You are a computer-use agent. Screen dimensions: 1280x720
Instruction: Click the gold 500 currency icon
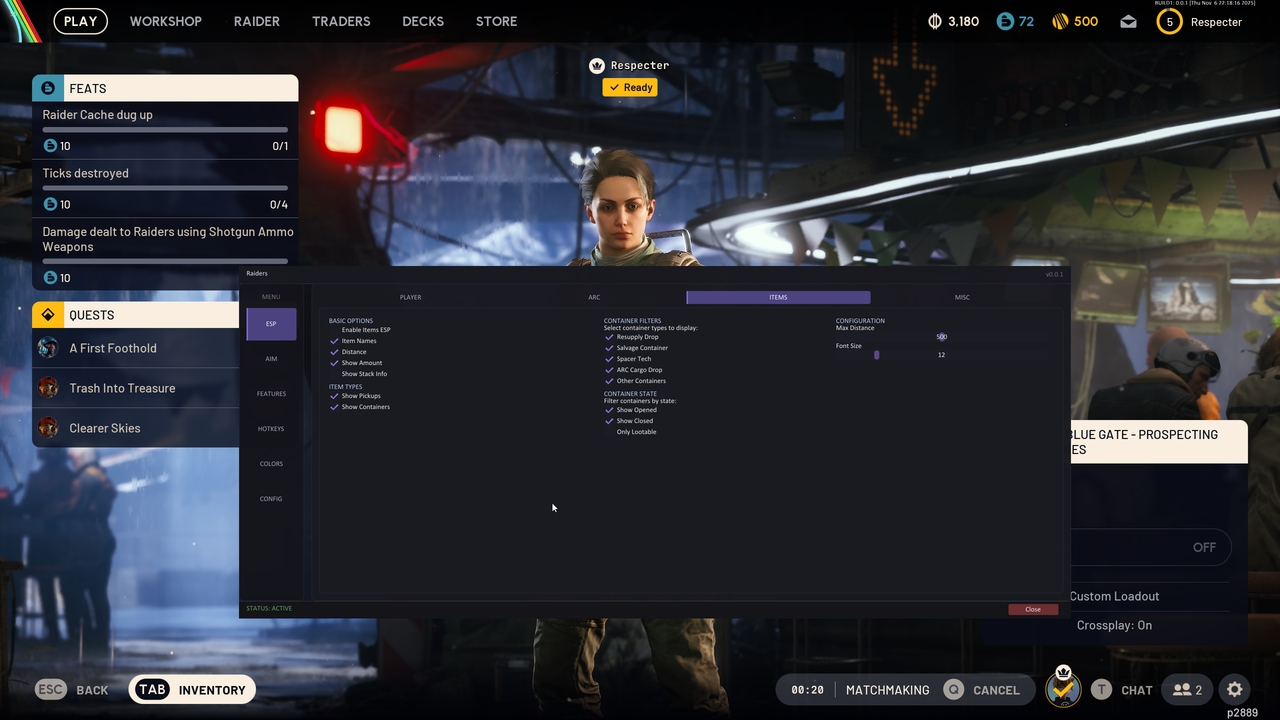point(1058,21)
